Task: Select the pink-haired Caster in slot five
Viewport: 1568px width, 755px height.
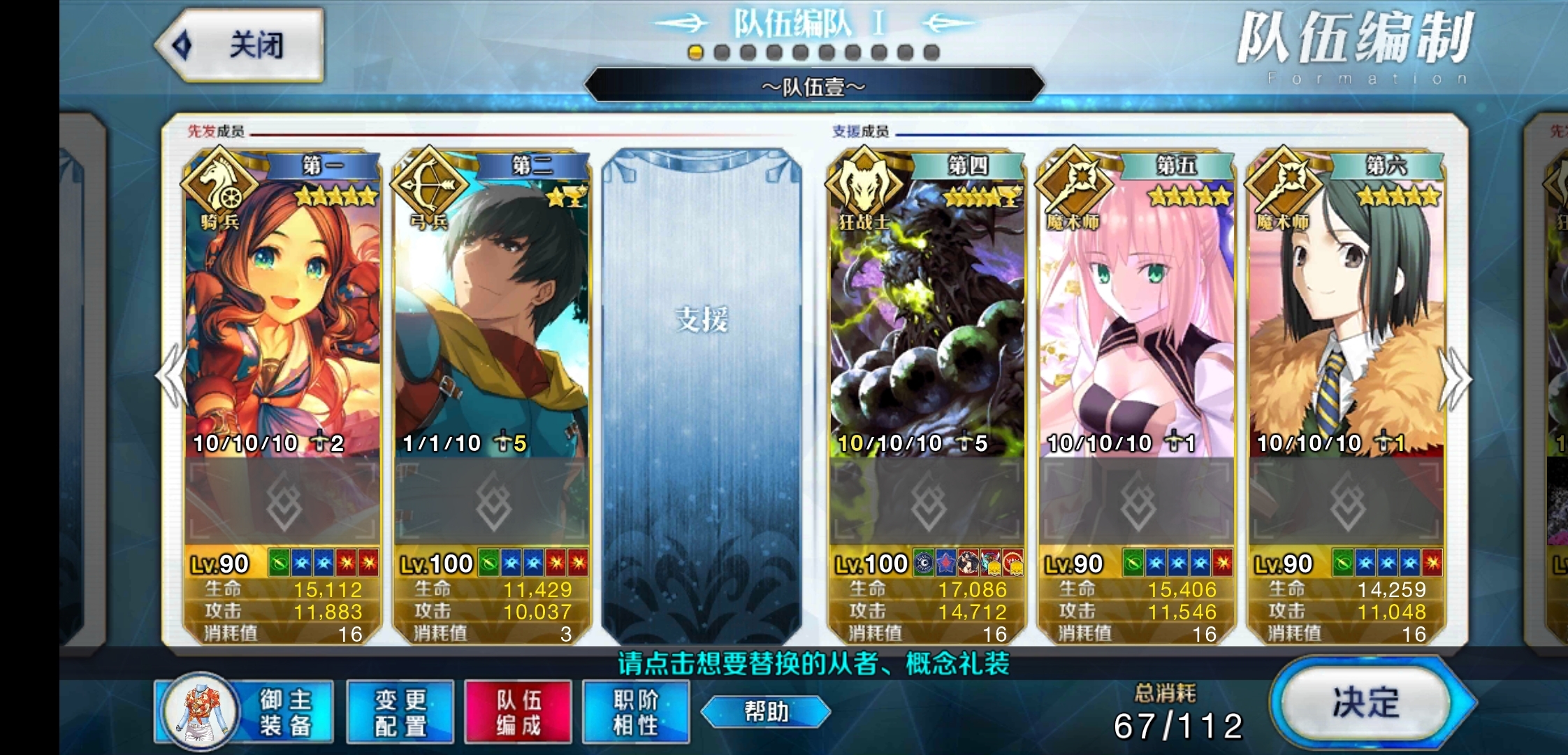Action: click(x=1136, y=315)
